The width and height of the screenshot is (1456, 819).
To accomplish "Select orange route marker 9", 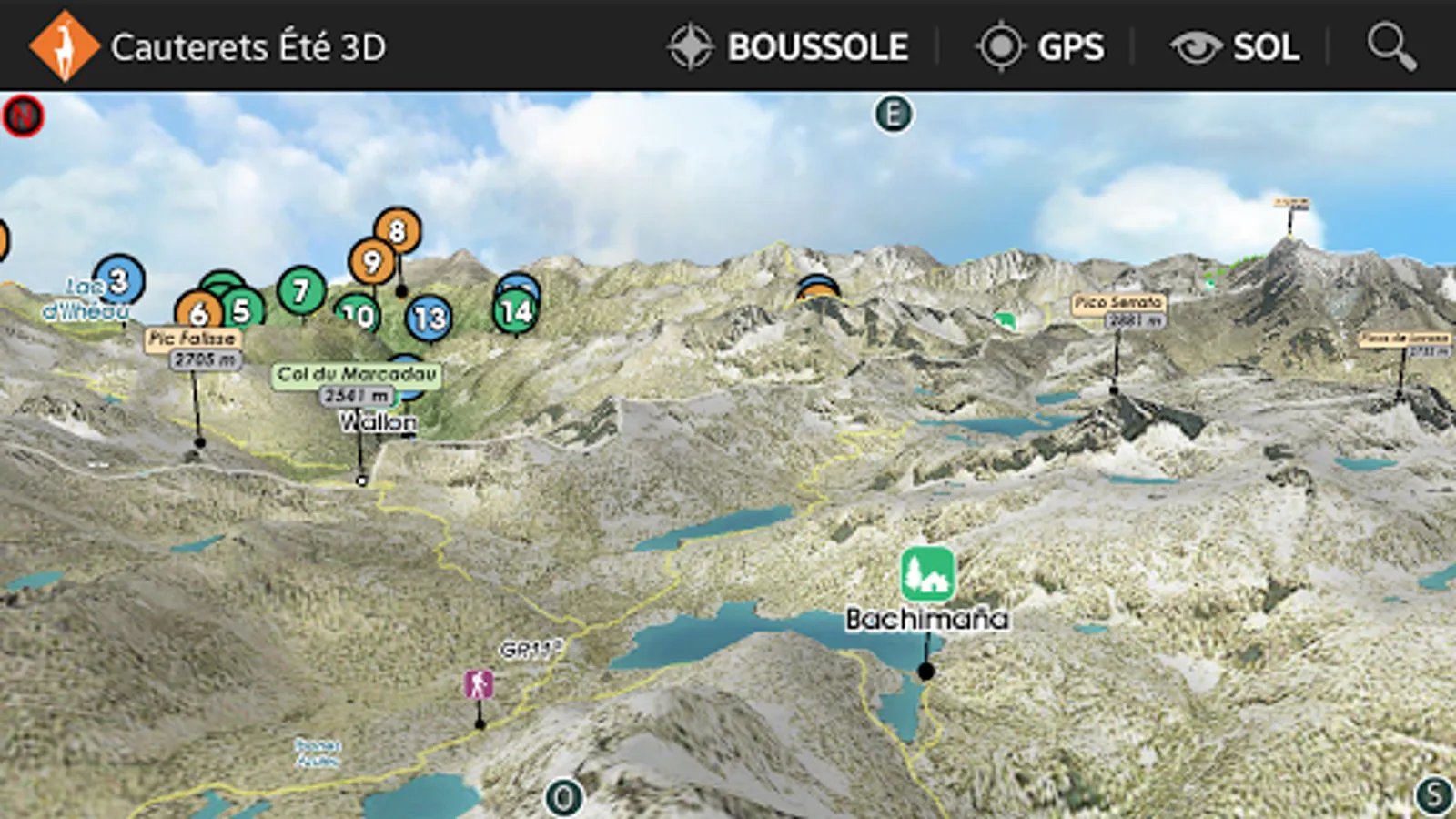I will coord(371,262).
